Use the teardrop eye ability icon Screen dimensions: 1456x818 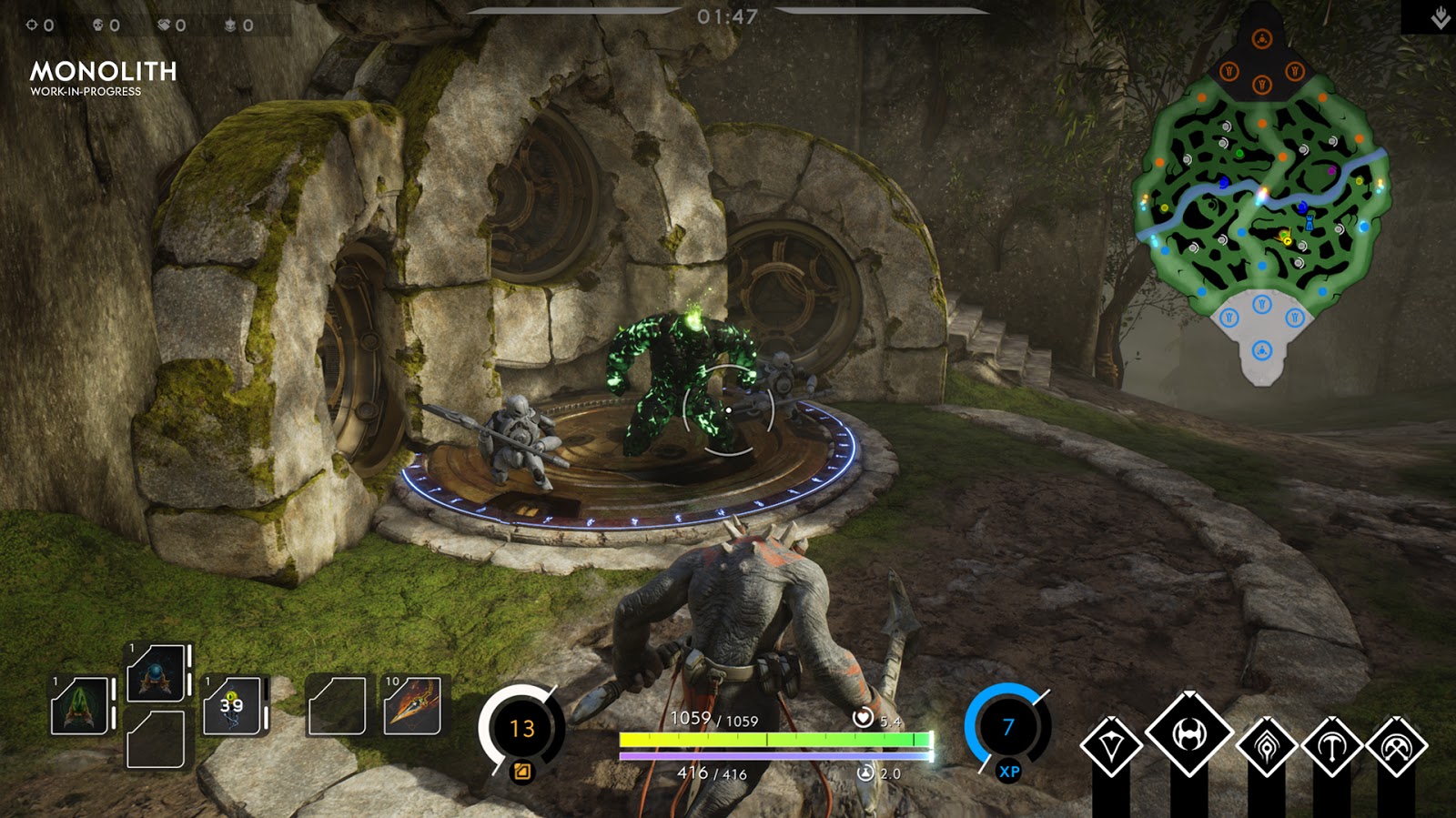click(1266, 746)
